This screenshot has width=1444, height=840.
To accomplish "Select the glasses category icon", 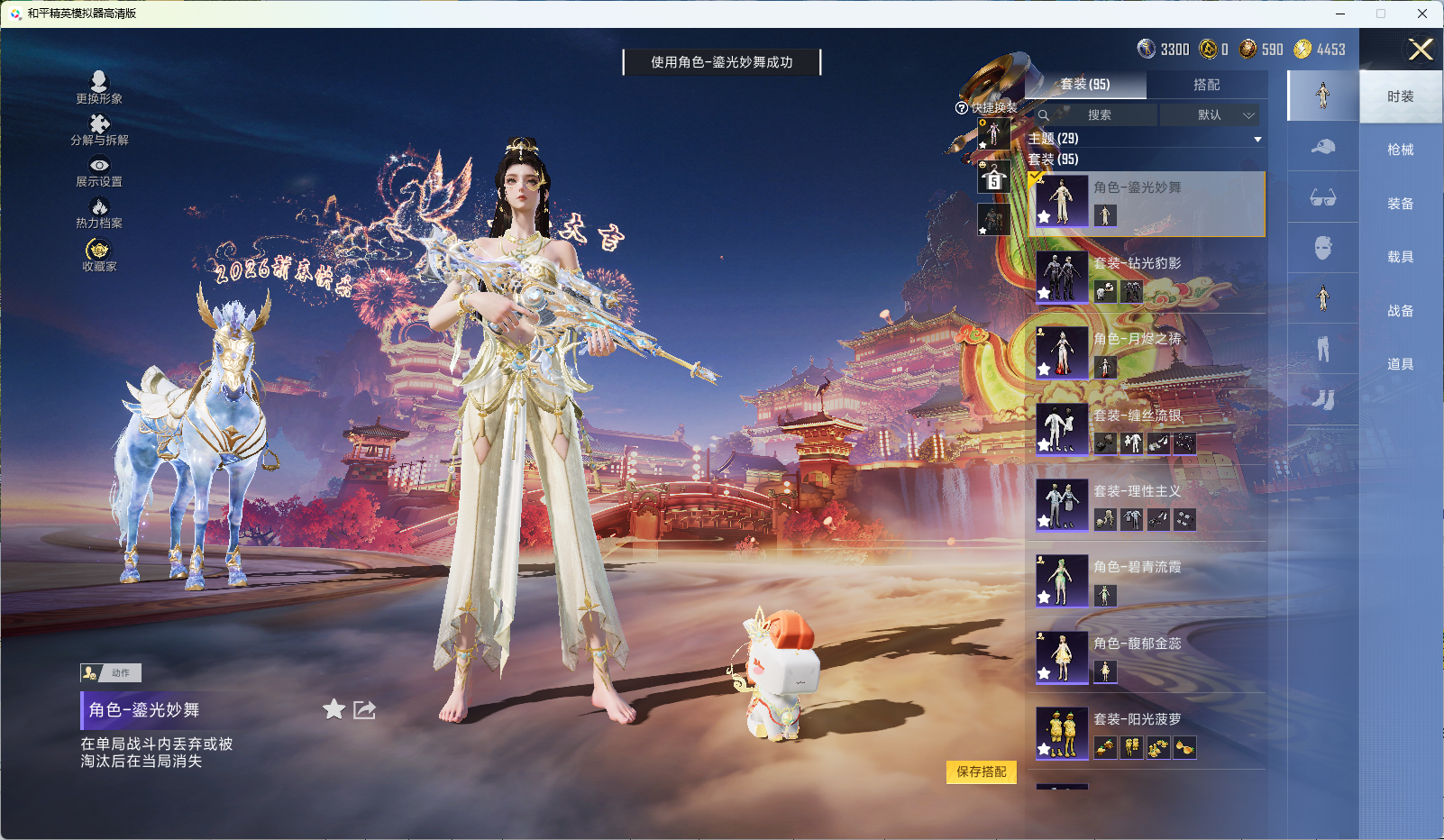I will pos(1323,197).
